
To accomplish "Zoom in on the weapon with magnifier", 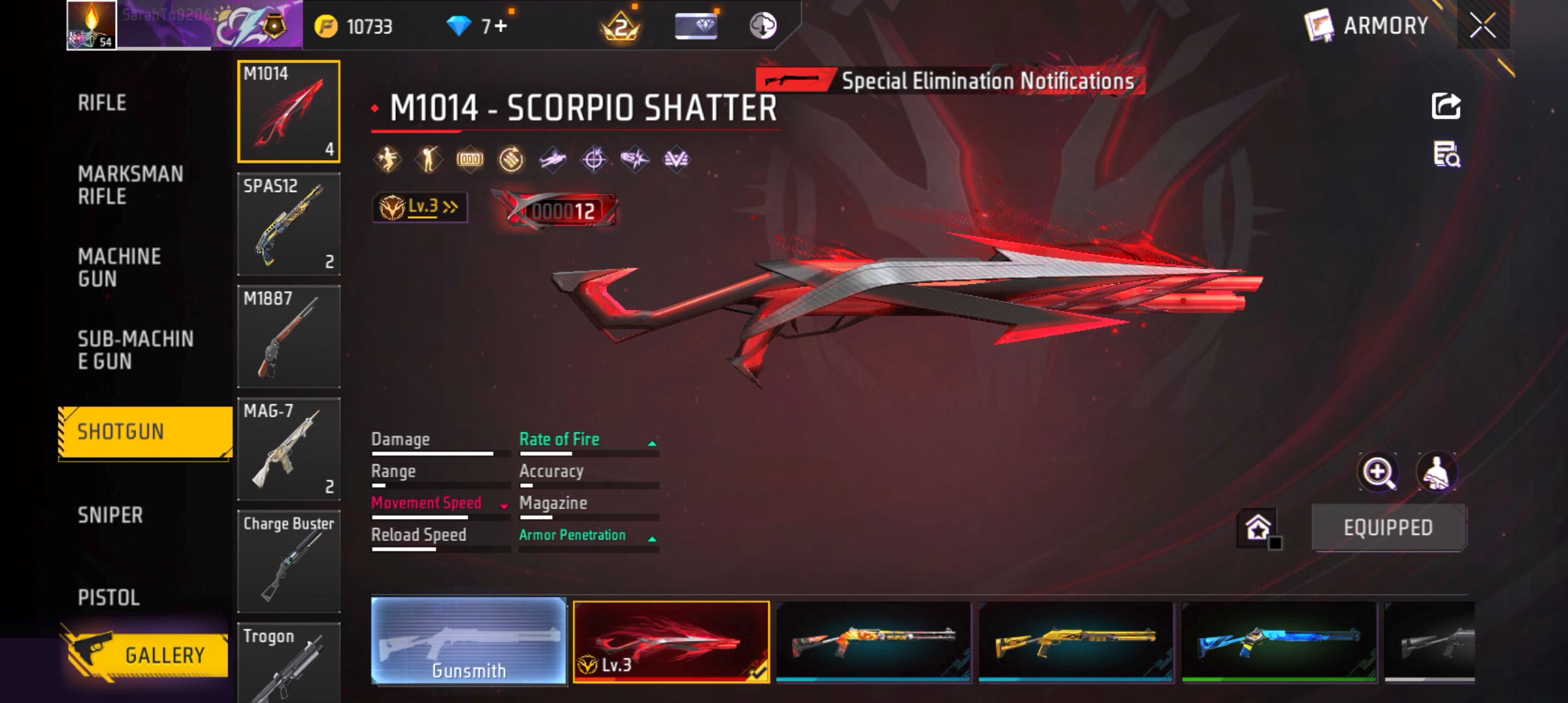I will [x=1378, y=472].
